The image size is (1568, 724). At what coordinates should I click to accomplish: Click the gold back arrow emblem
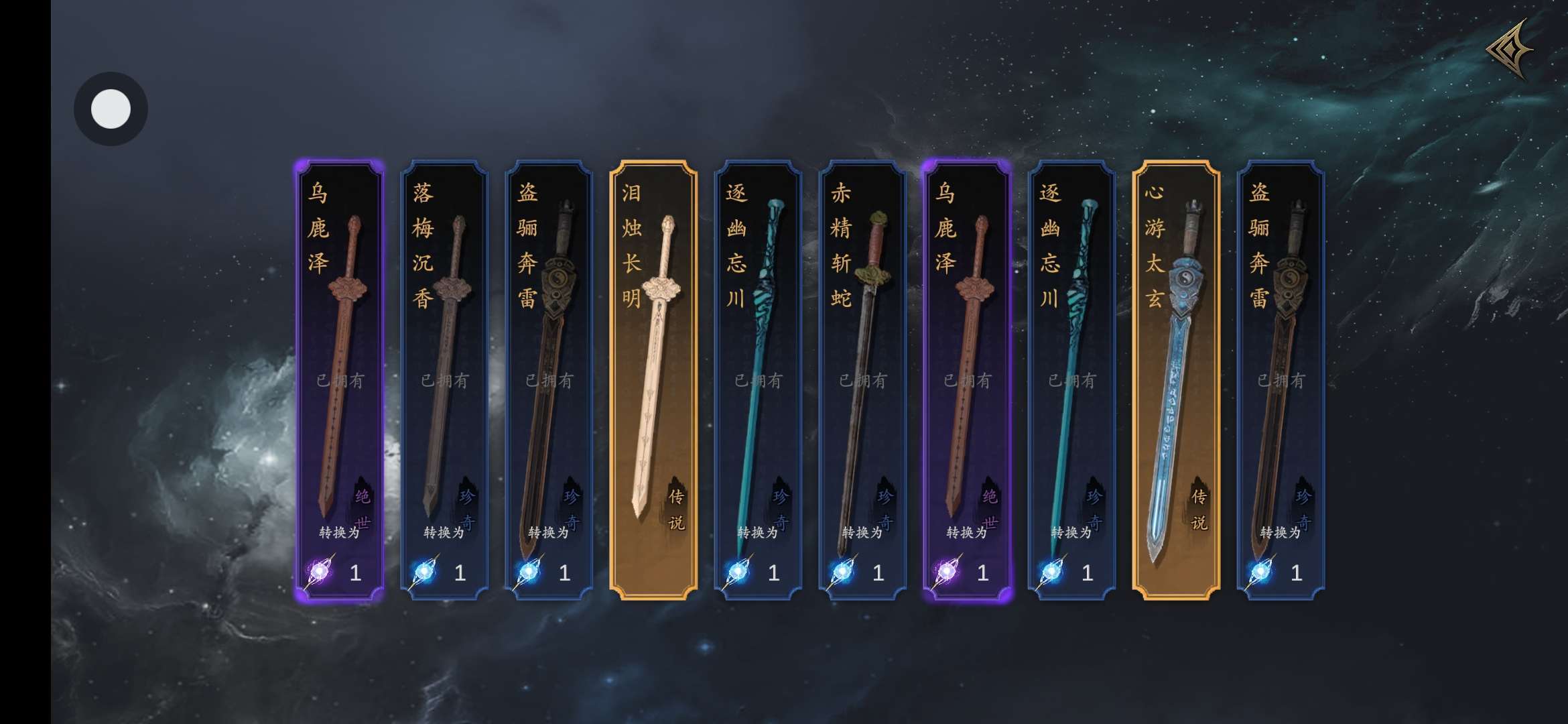click(1510, 50)
